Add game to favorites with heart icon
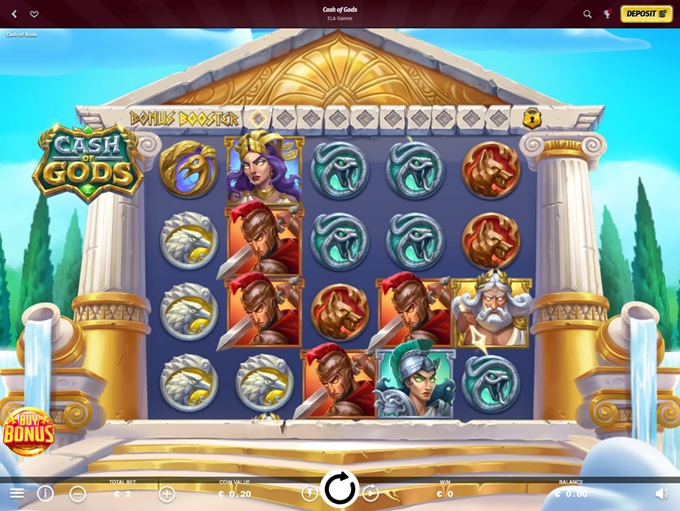Viewport: 680px width, 511px height. tap(34, 14)
